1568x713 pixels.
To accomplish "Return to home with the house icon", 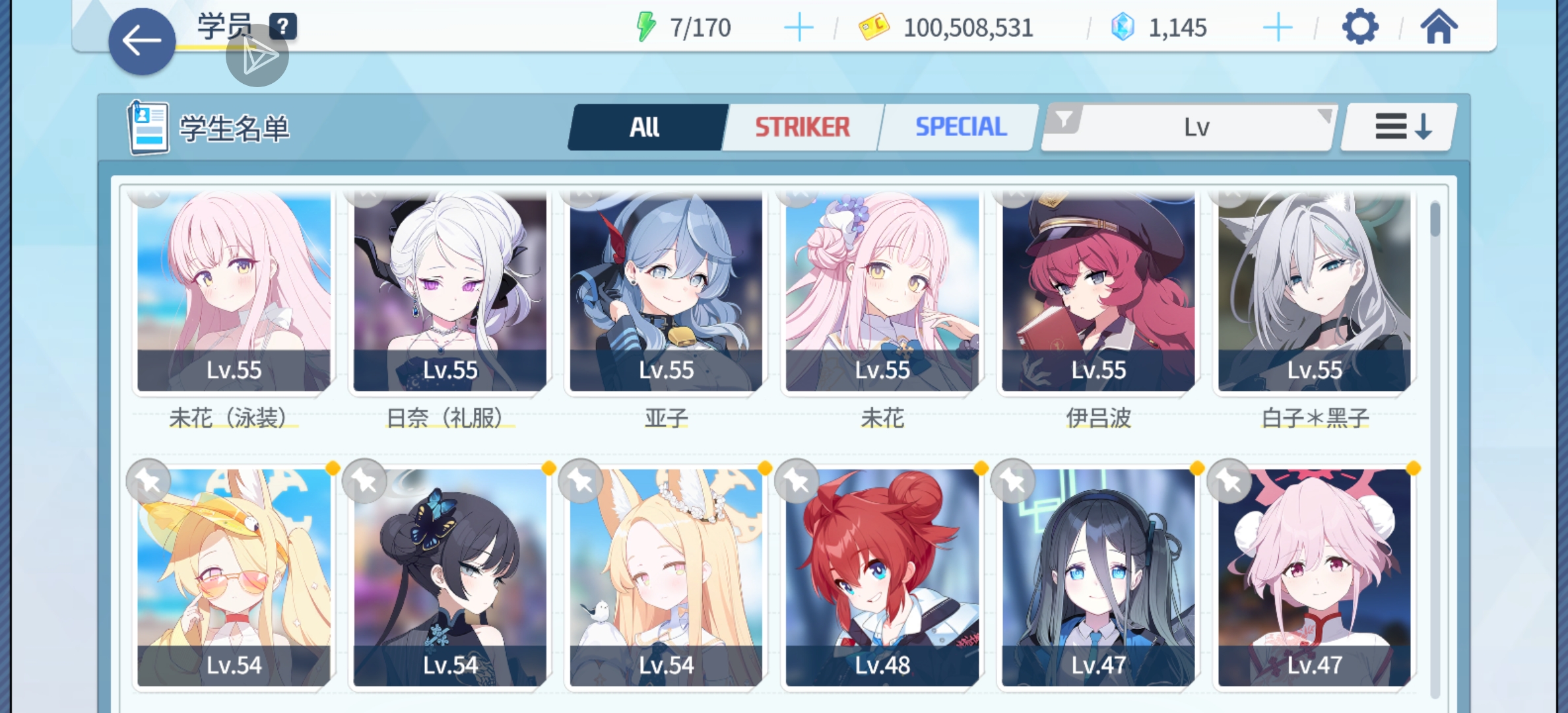I will click(1441, 27).
